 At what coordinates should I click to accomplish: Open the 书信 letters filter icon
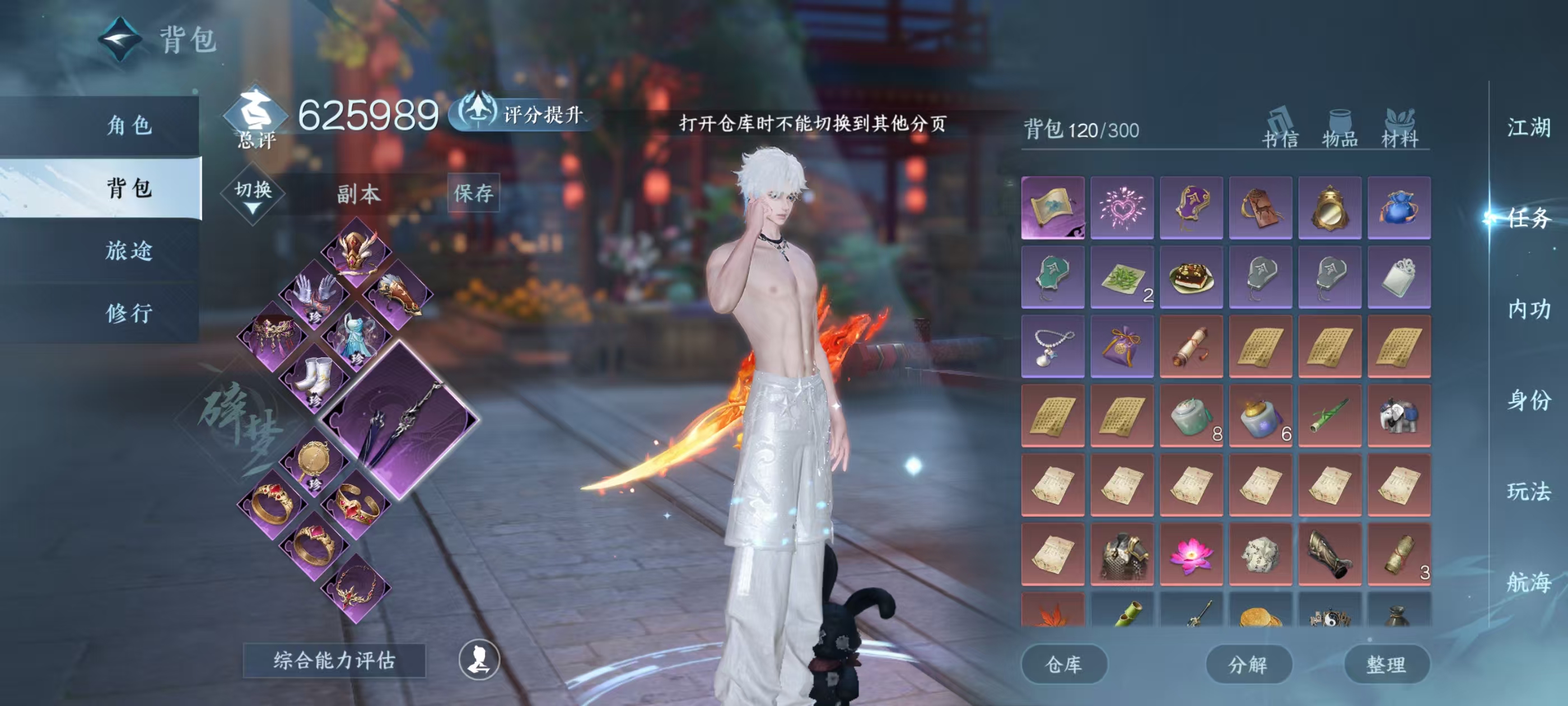(1279, 128)
